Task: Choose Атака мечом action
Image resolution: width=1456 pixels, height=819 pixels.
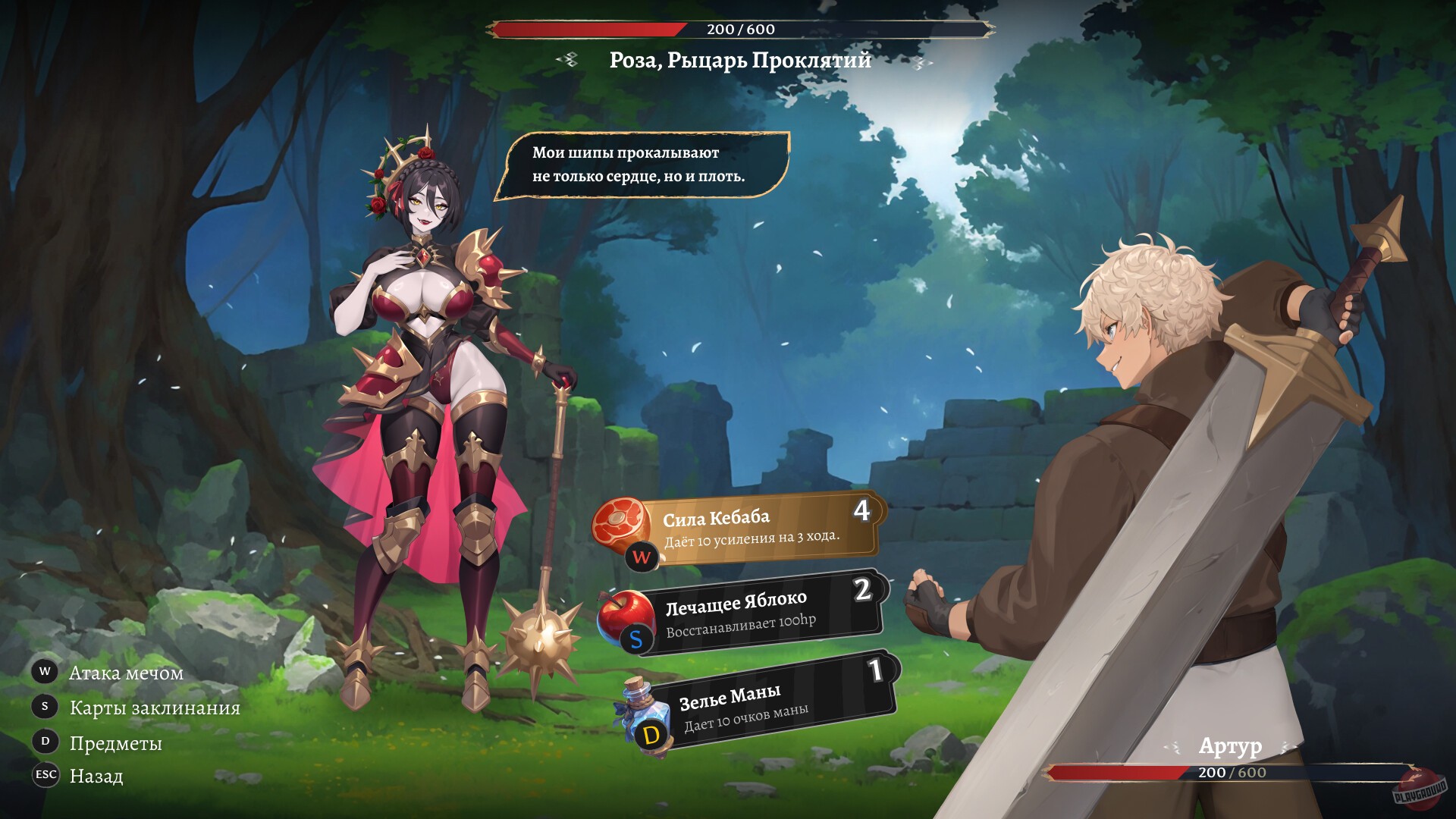Action: 125,672
